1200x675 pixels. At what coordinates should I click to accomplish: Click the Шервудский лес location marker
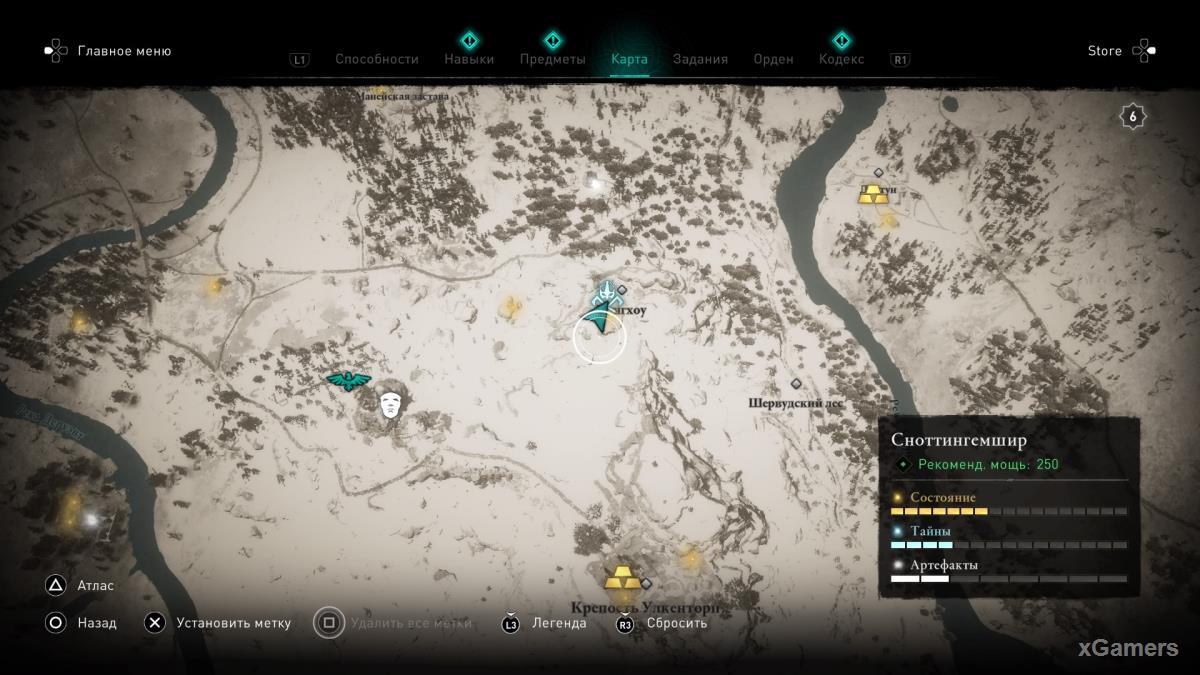(796, 384)
